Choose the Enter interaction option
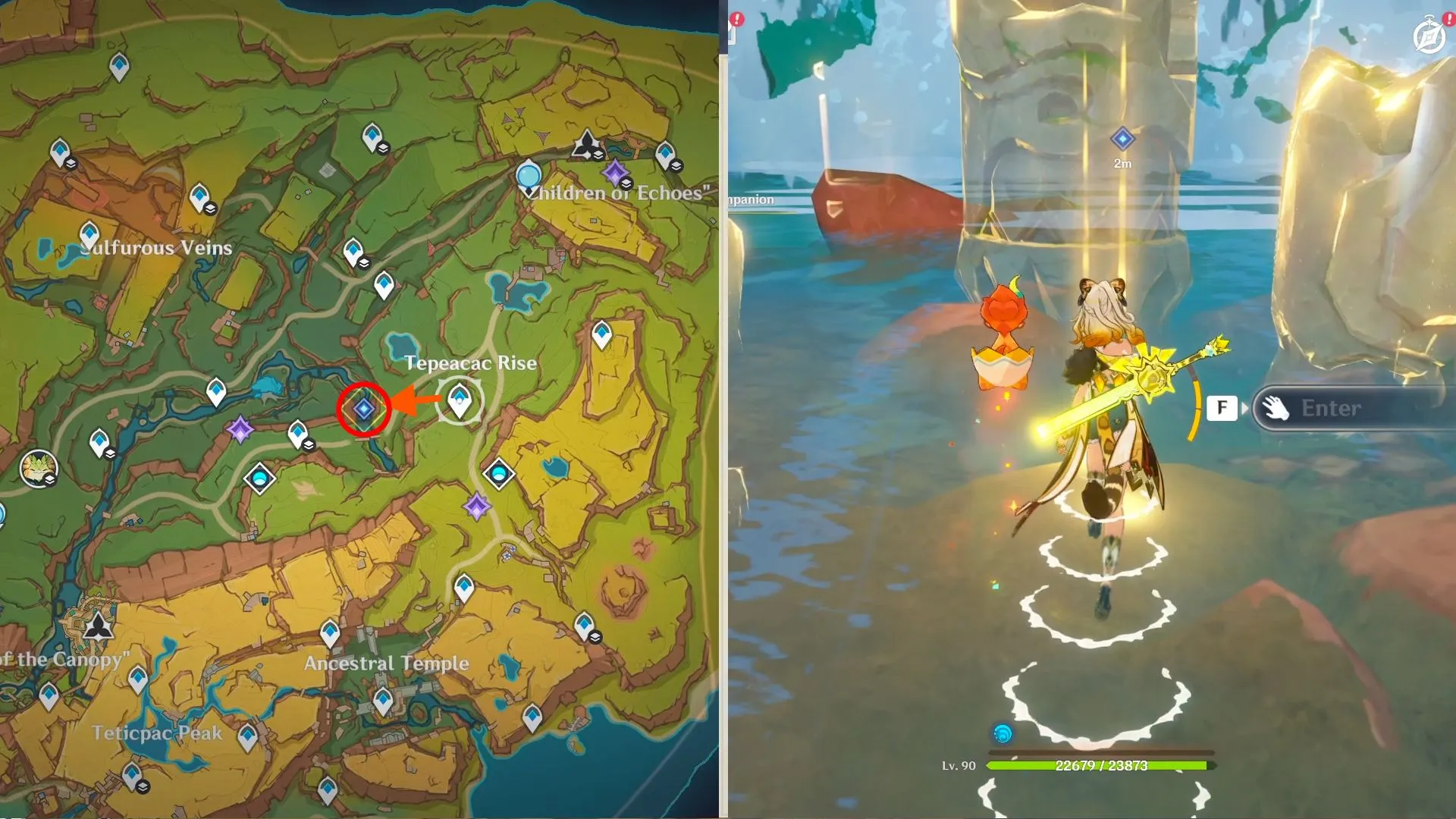Image resolution: width=1456 pixels, height=819 pixels. [x=1330, y=408]
